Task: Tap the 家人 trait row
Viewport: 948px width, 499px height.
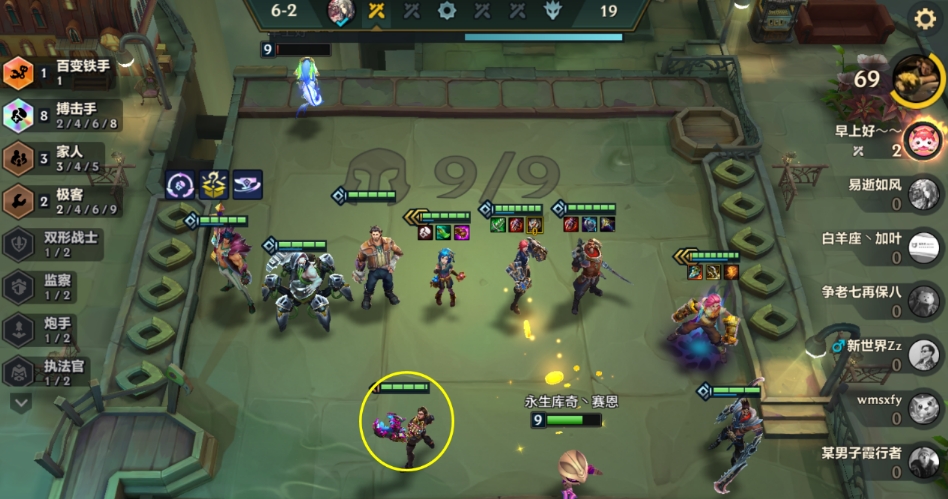Action: pyautogui.click(x=62, y=158)
